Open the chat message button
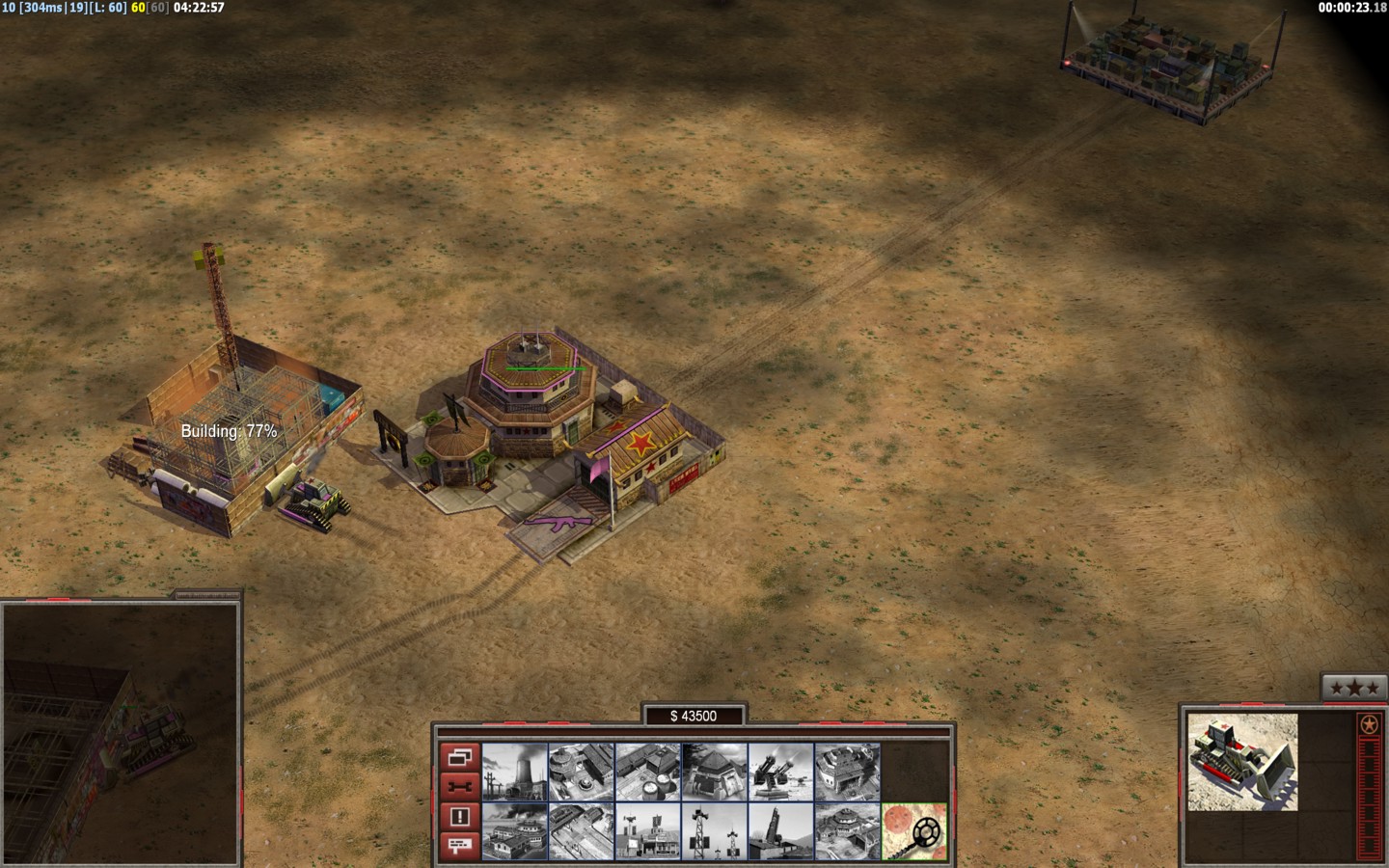 click(459, 846)
